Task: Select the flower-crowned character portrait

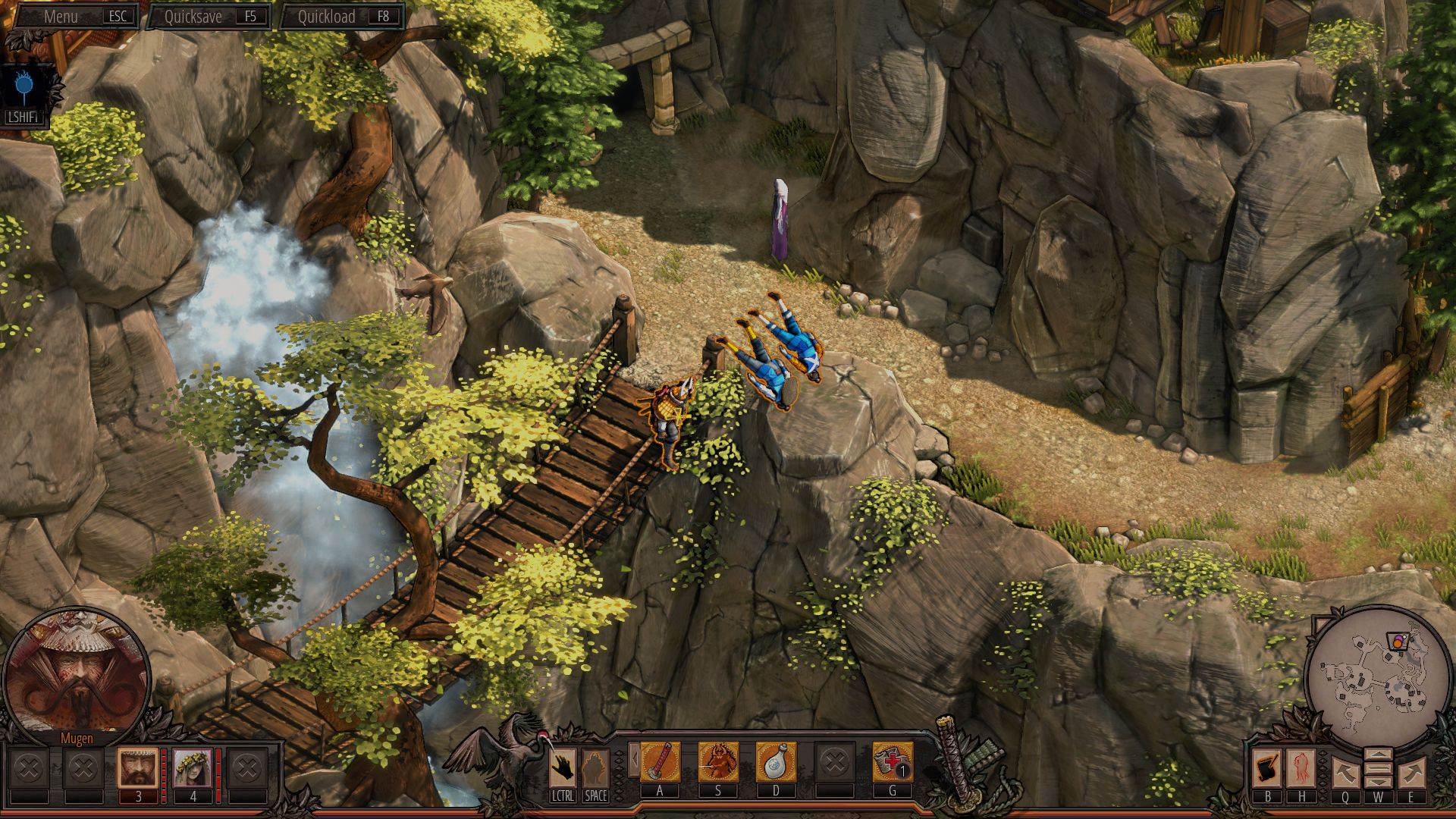Action: tap(192, 767)
